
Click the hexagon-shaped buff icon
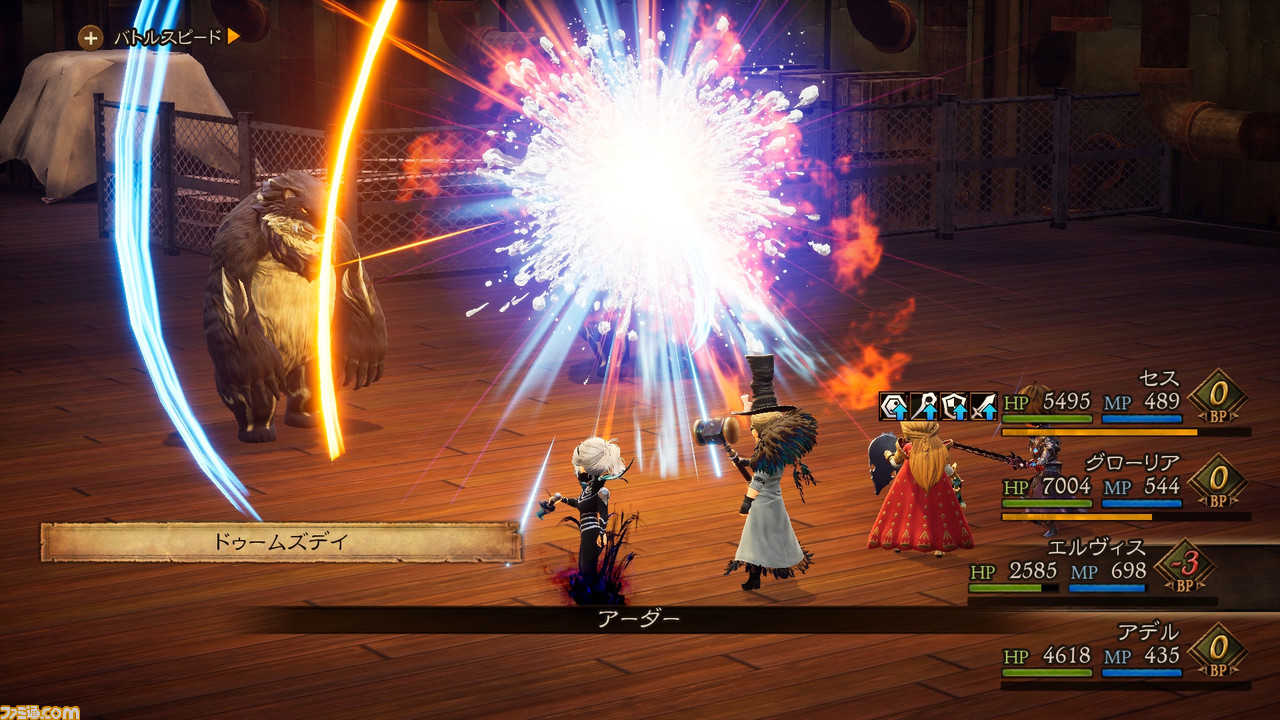(x=894, y=406)
